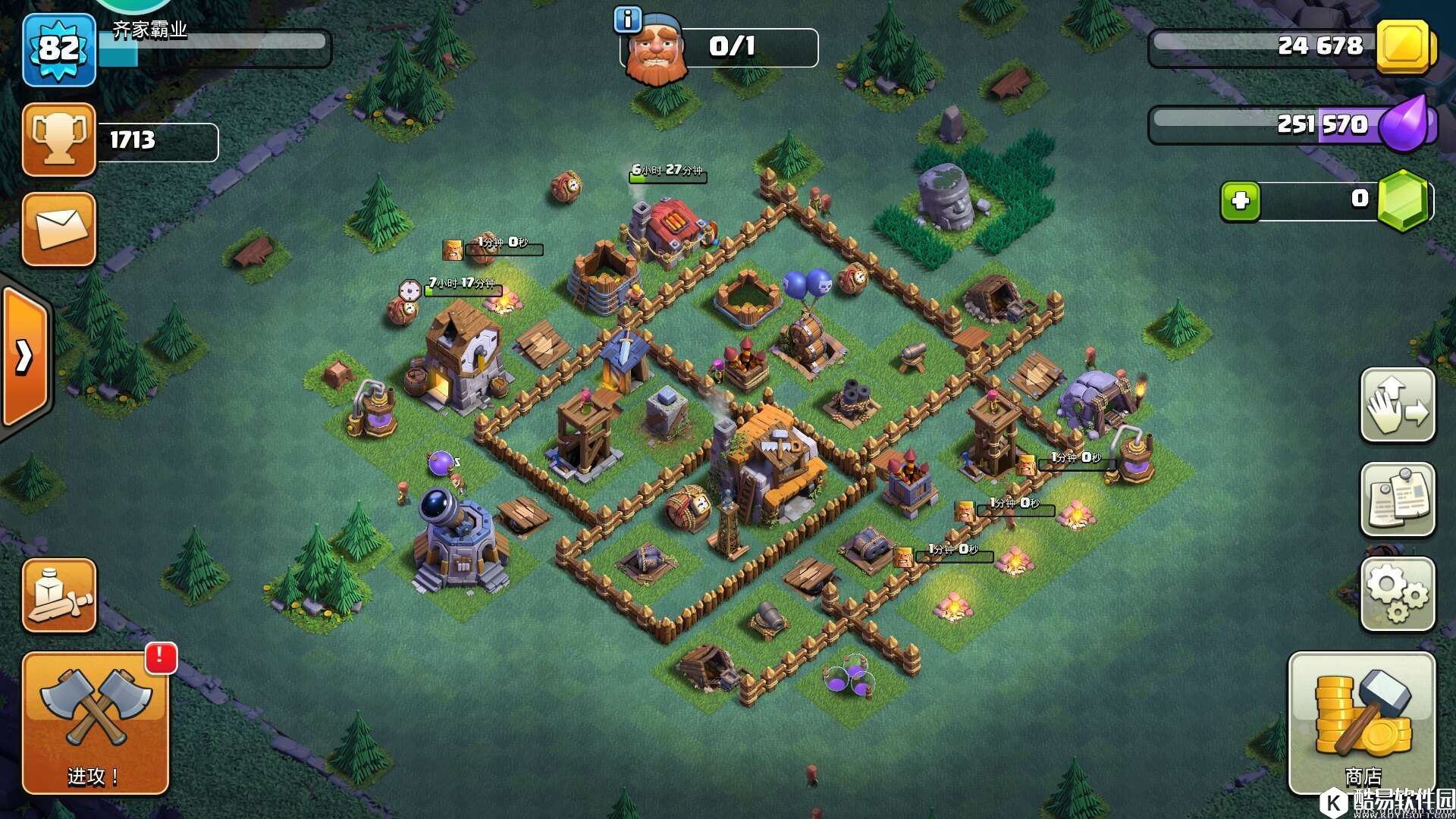The height and width of the screenshot is (819, 1456).
Task: Open the settings gears menu
Action: [1398, 595]
